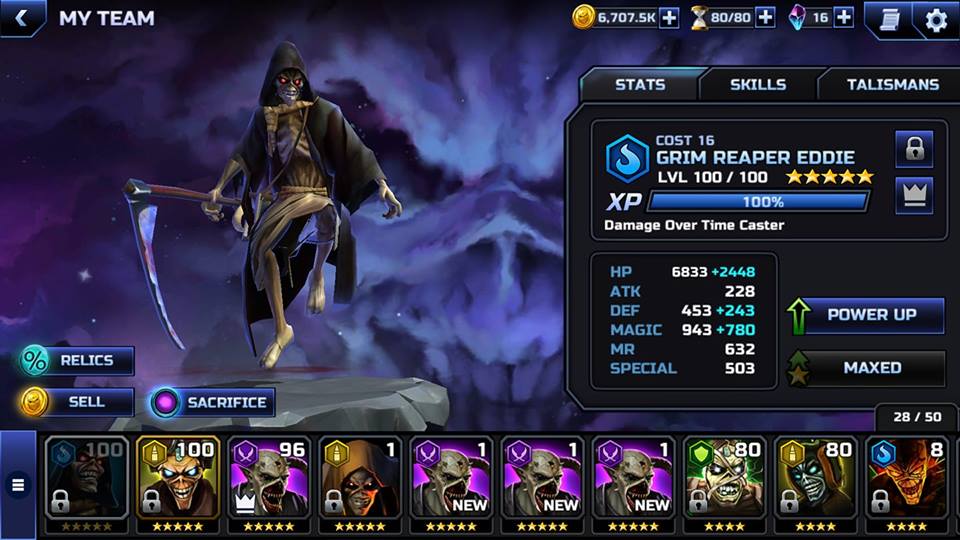Go back with the arrow button
Image resolution: width=960 pixels, height=540 pixels.
(x=20, y=17)
